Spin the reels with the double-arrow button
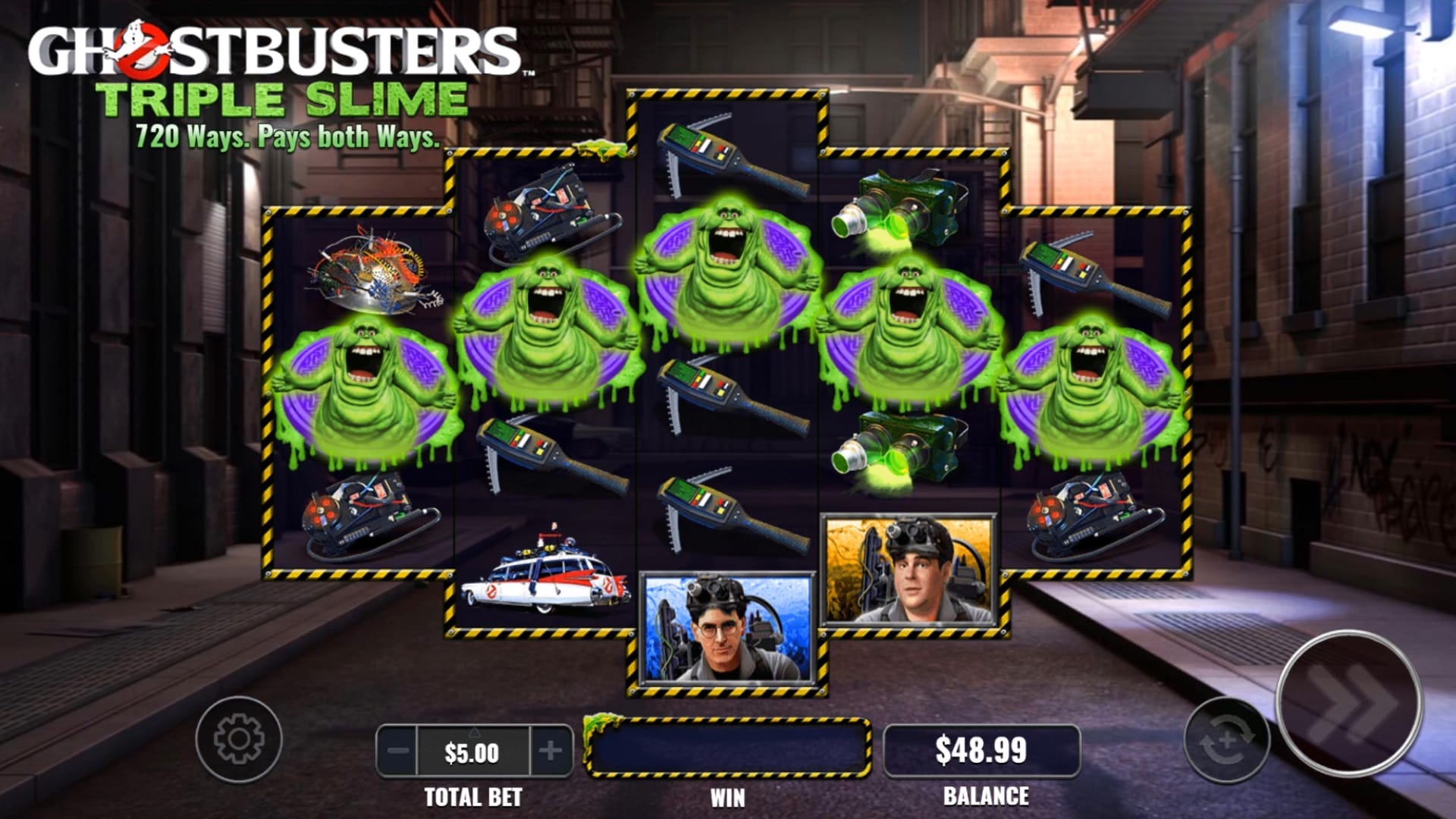The width and height of the screenshot is (1456, 819). [x=1350, y=704]
